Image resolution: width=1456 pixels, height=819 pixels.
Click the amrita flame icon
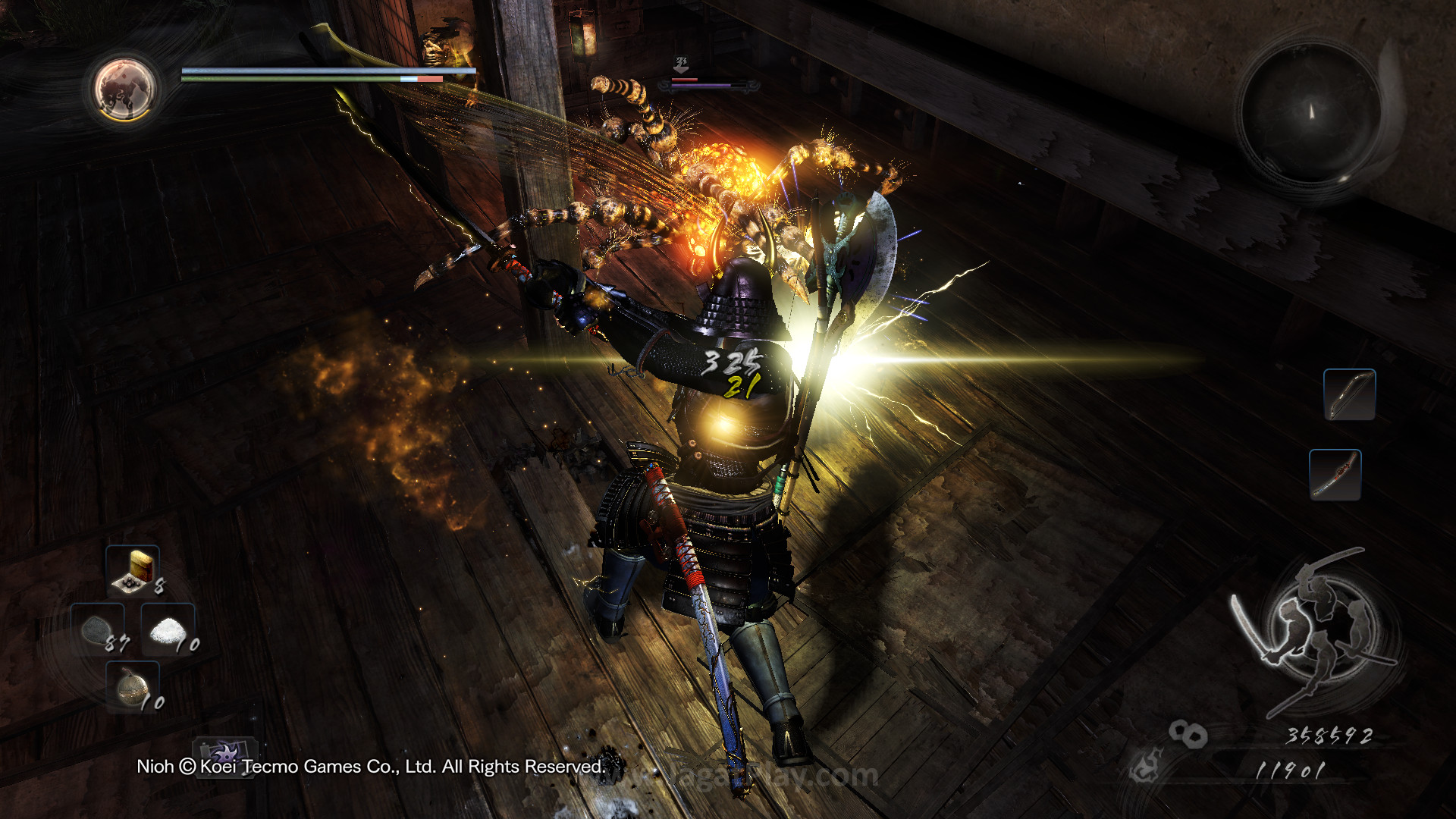(1146, 766)
